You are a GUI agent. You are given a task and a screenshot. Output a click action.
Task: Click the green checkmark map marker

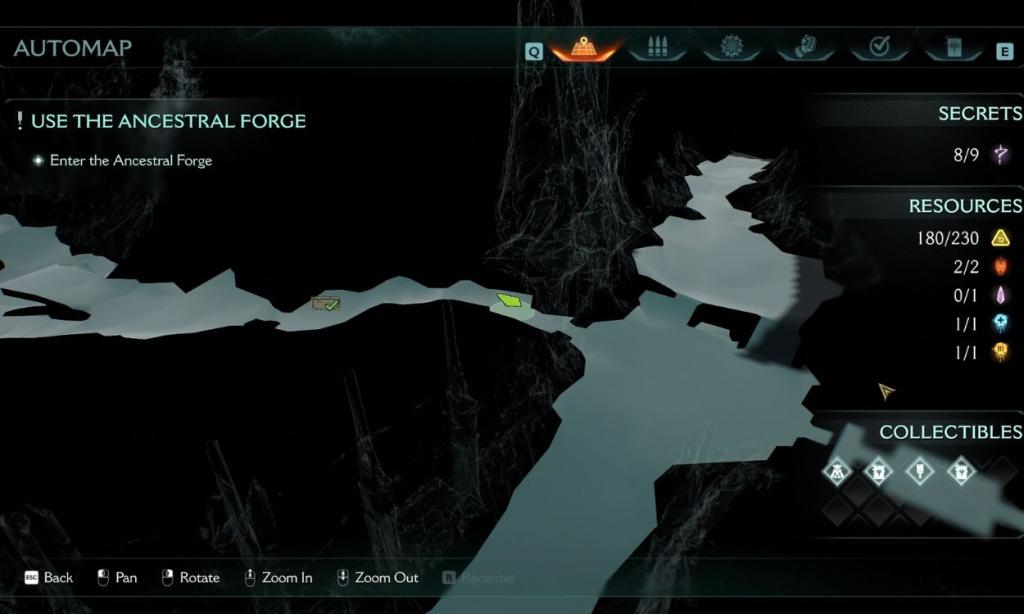(327, 303)
